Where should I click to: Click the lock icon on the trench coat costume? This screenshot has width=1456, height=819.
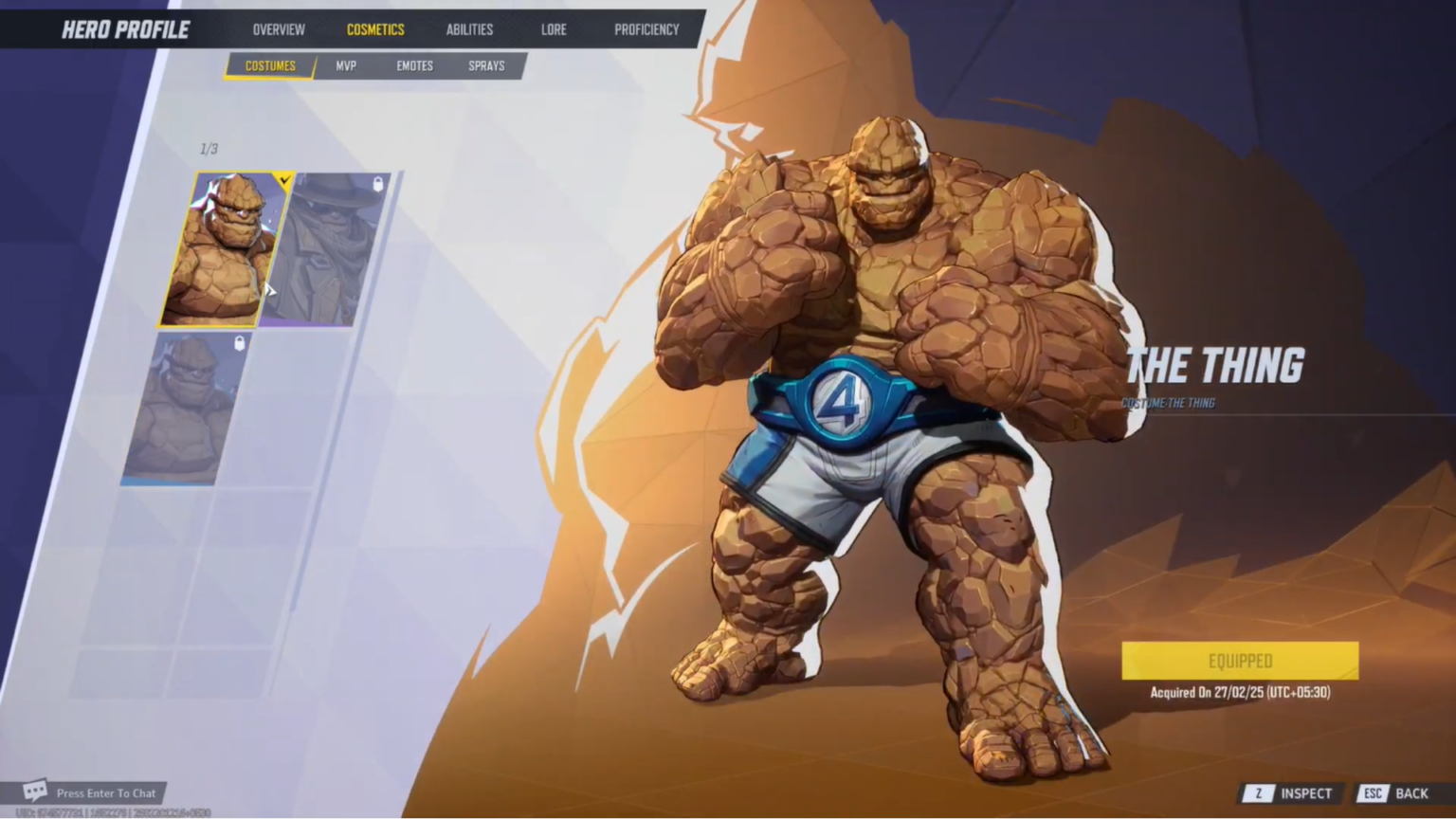[x=378, y=184]
